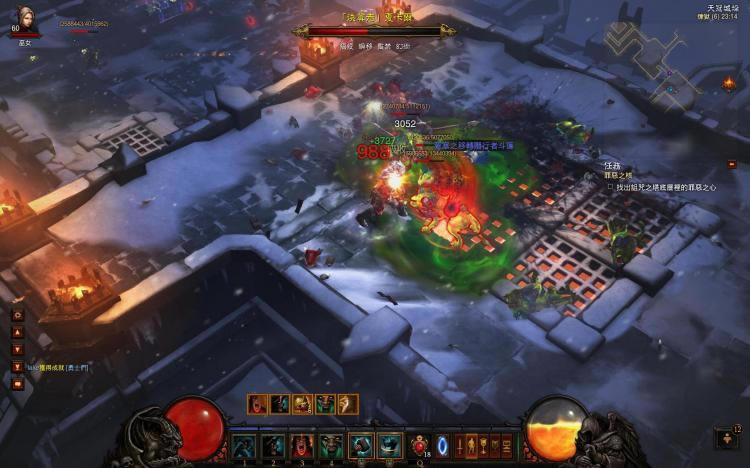Click the chat scroll down arrow
The width and height of the screenshot is (750, 468).
pos(17,350)
